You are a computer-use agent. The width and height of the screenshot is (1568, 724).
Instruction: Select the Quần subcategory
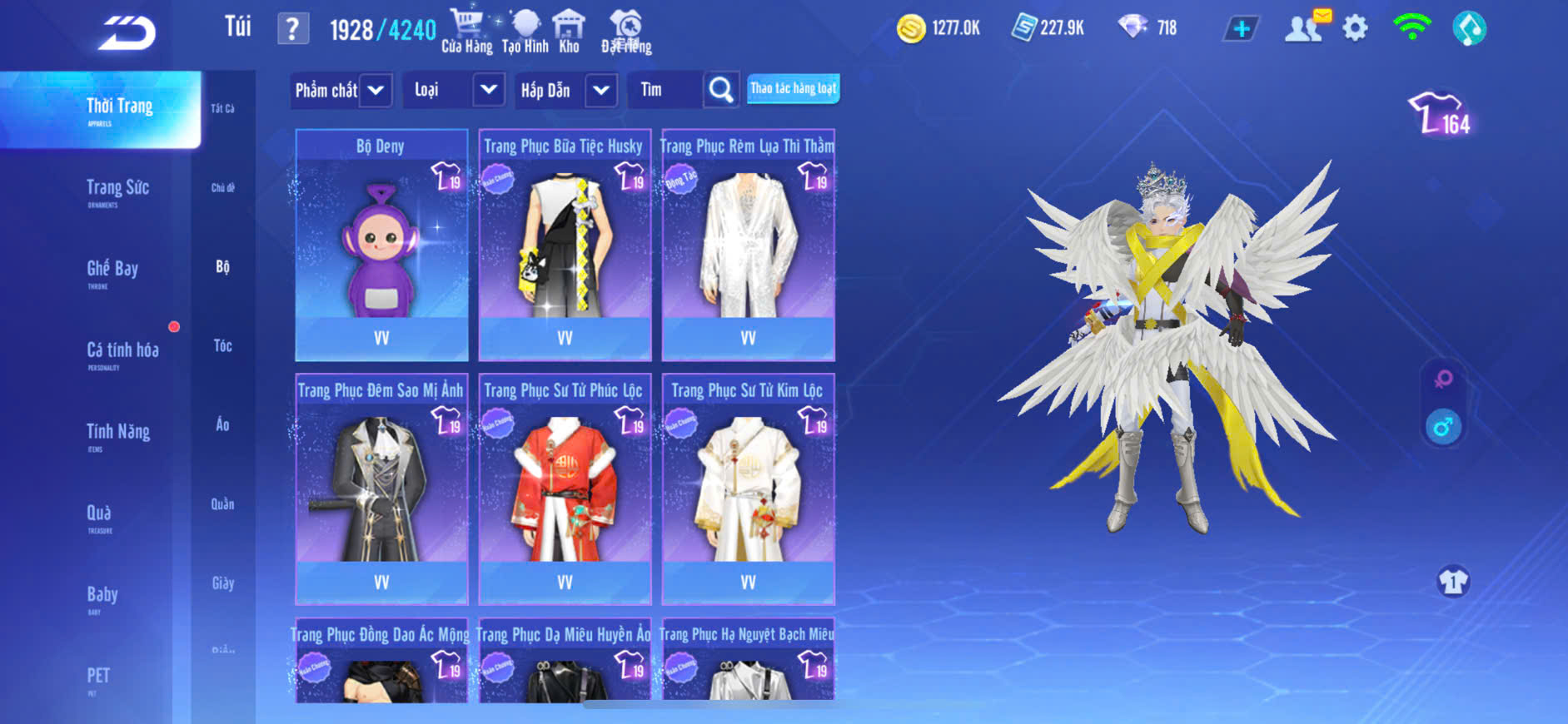click(222, 503)
